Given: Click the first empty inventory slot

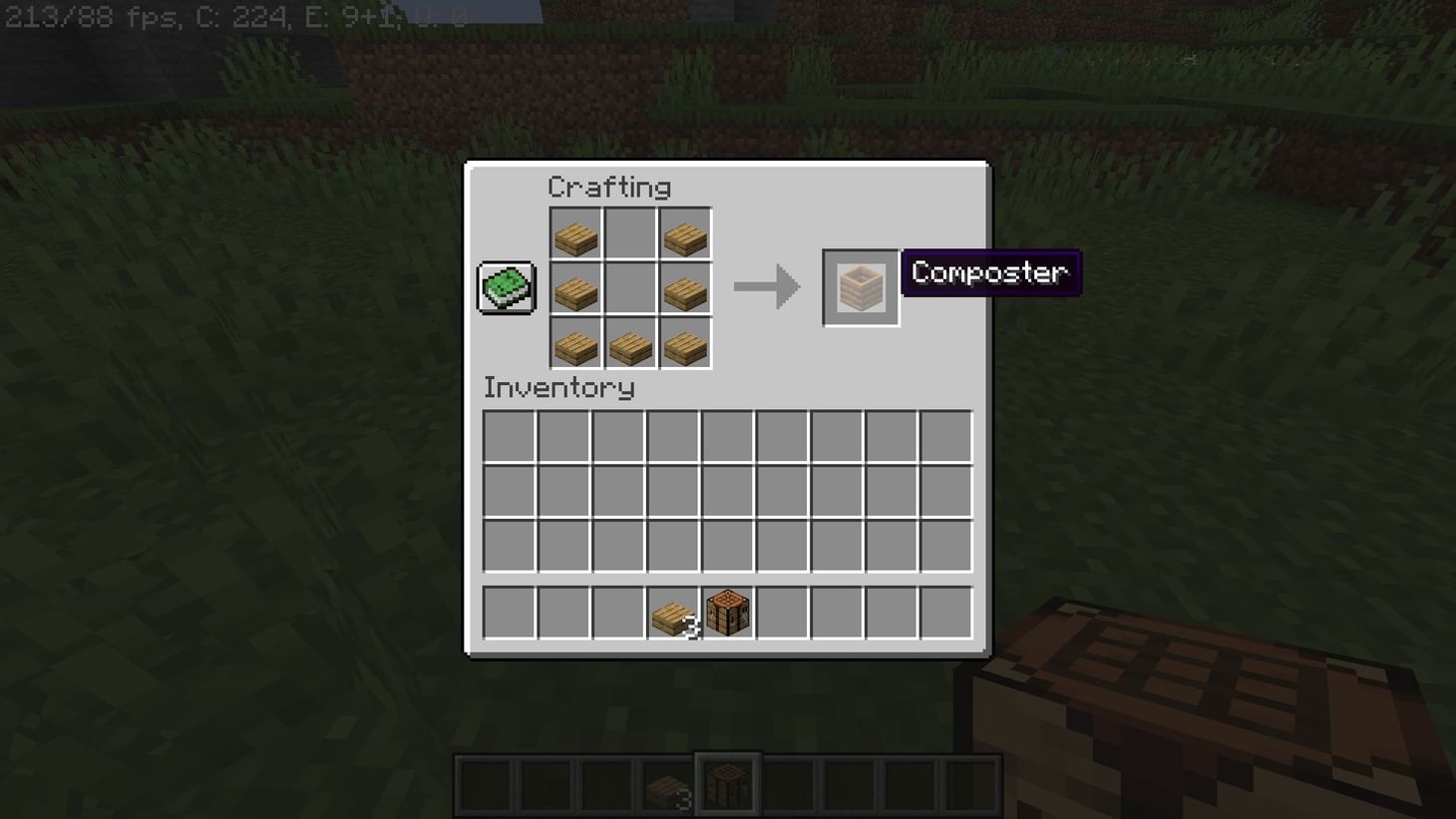Looking at the screenshot, I should [509, 436].
